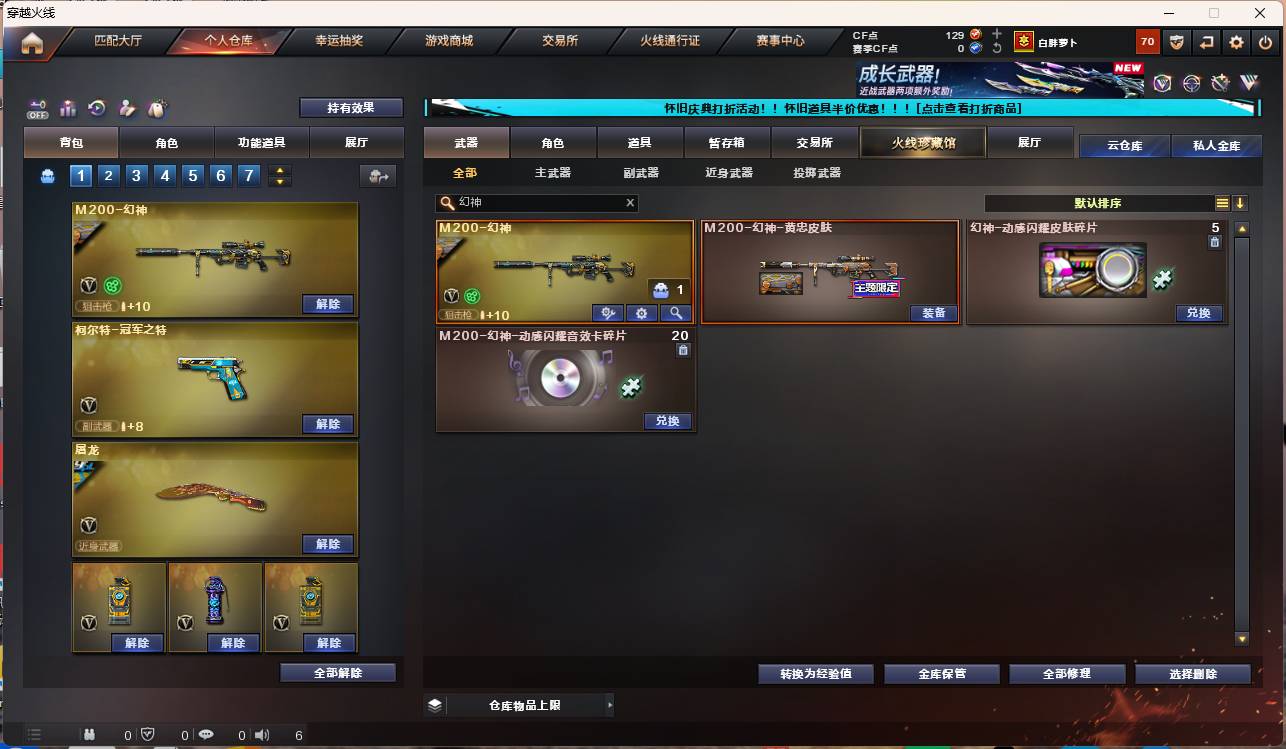Open the settings gear in the top-right corner
This screenshot has width=1286, height=749.
[1237, 42]
